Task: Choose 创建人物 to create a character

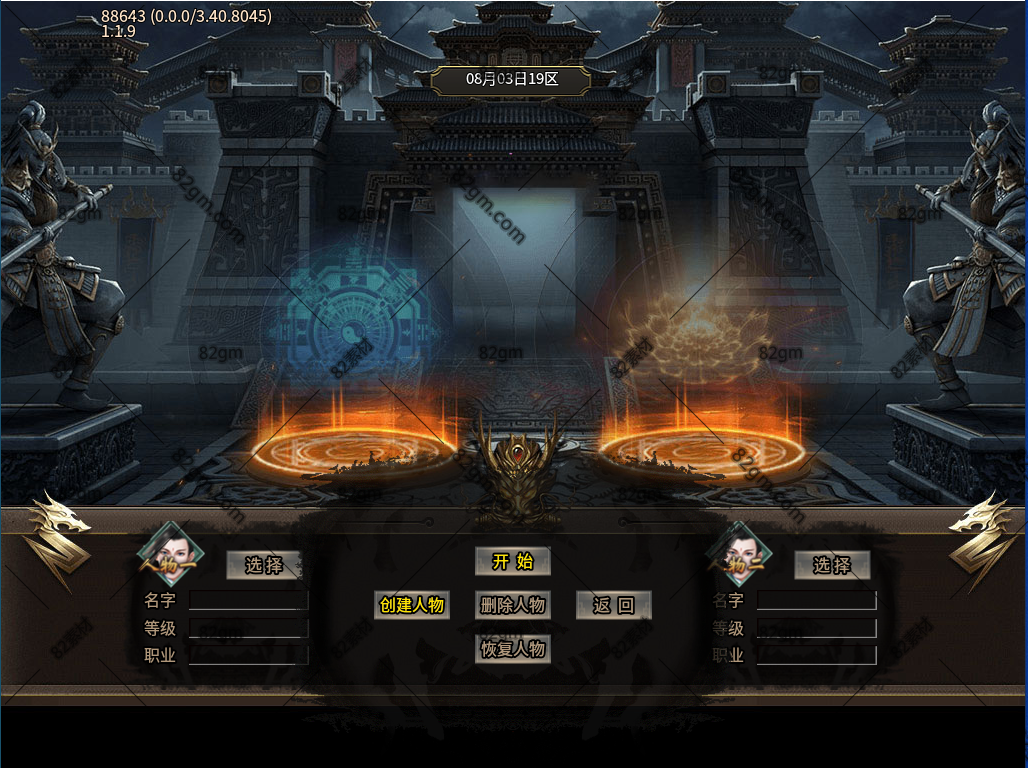Action: 411,605
